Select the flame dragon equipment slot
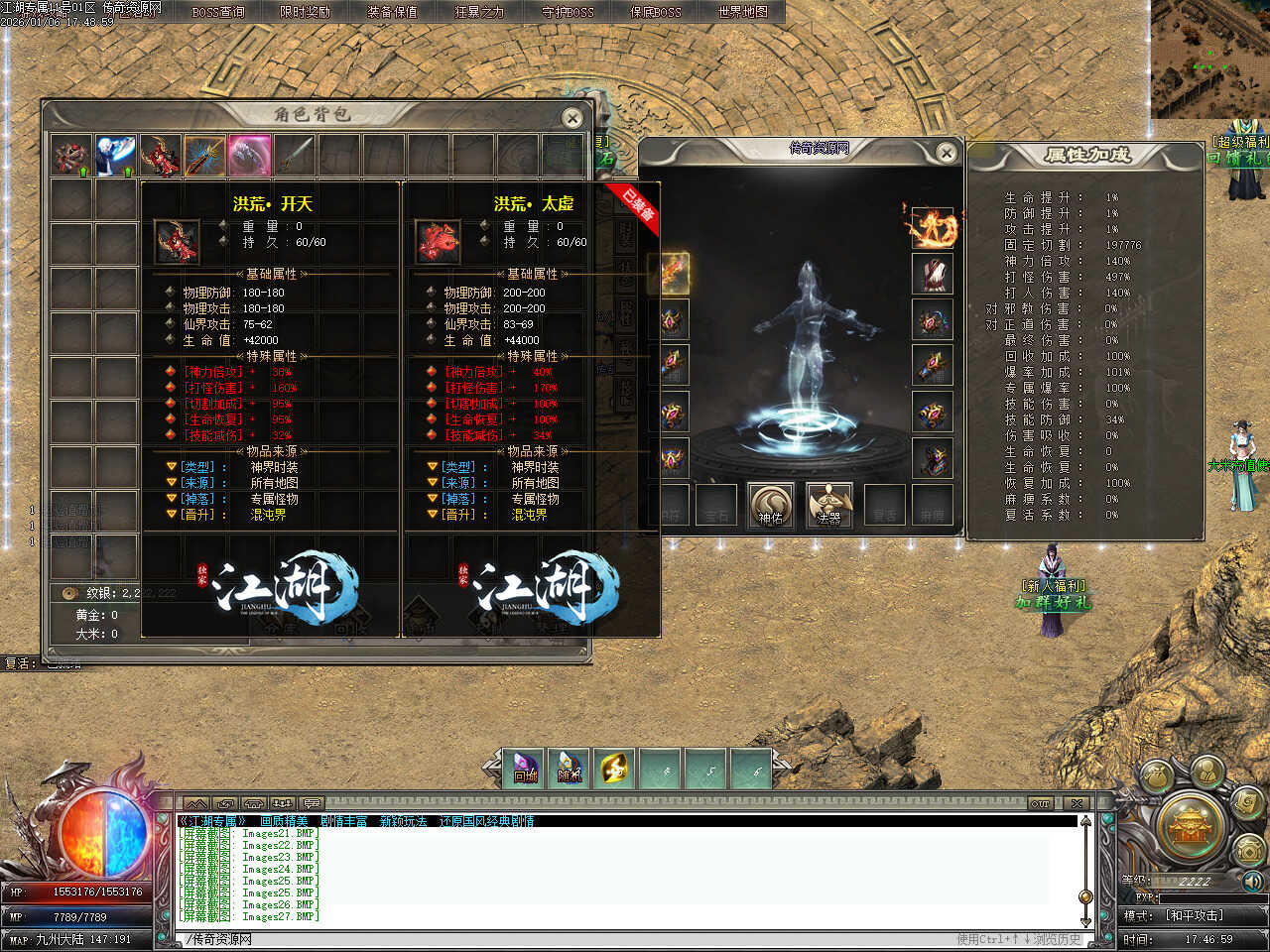The width and height of the screenshot is (1270, 952). (933, 227)
